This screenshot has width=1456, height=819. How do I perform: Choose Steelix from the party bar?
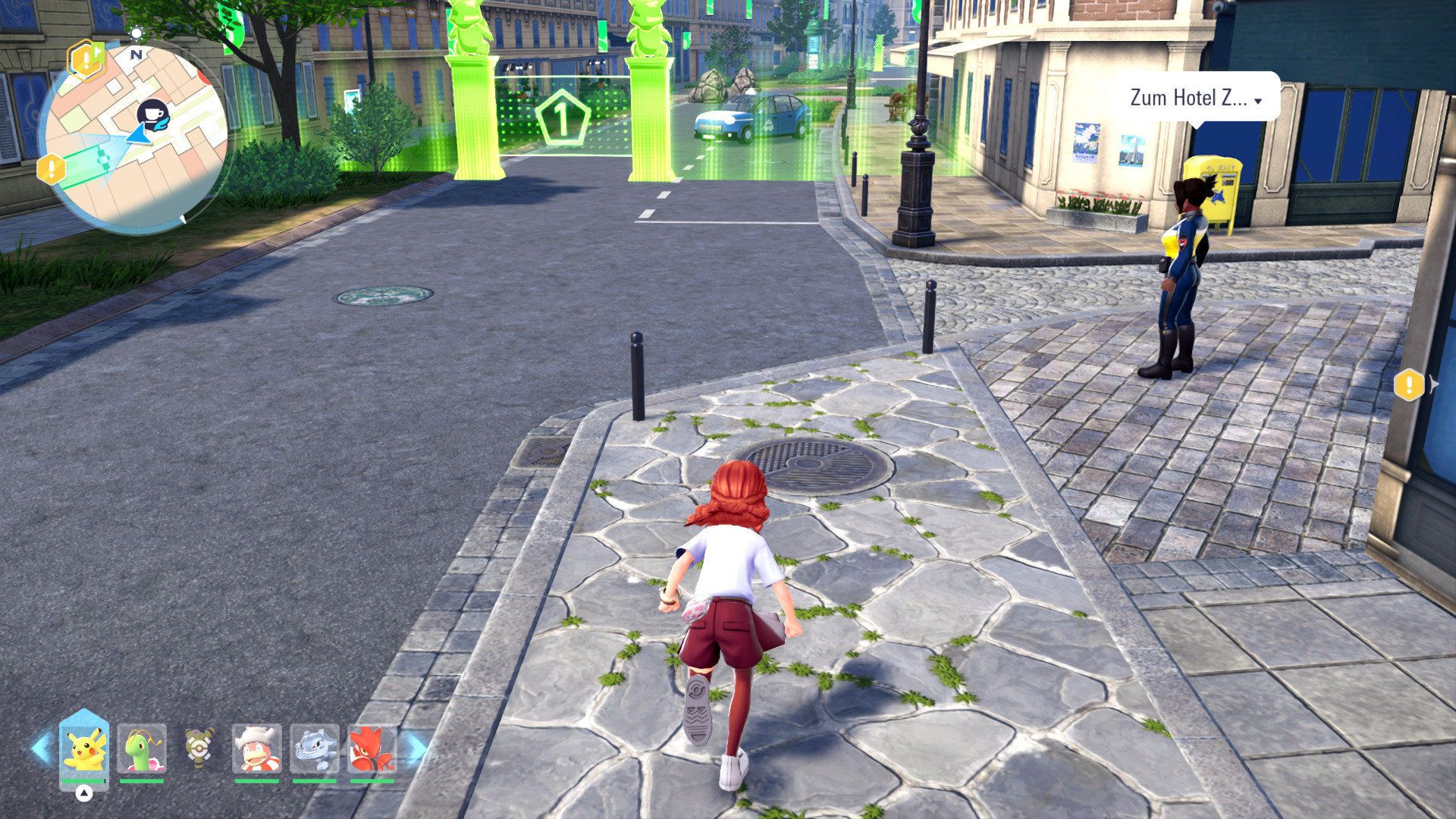click(x=315, y=748)
